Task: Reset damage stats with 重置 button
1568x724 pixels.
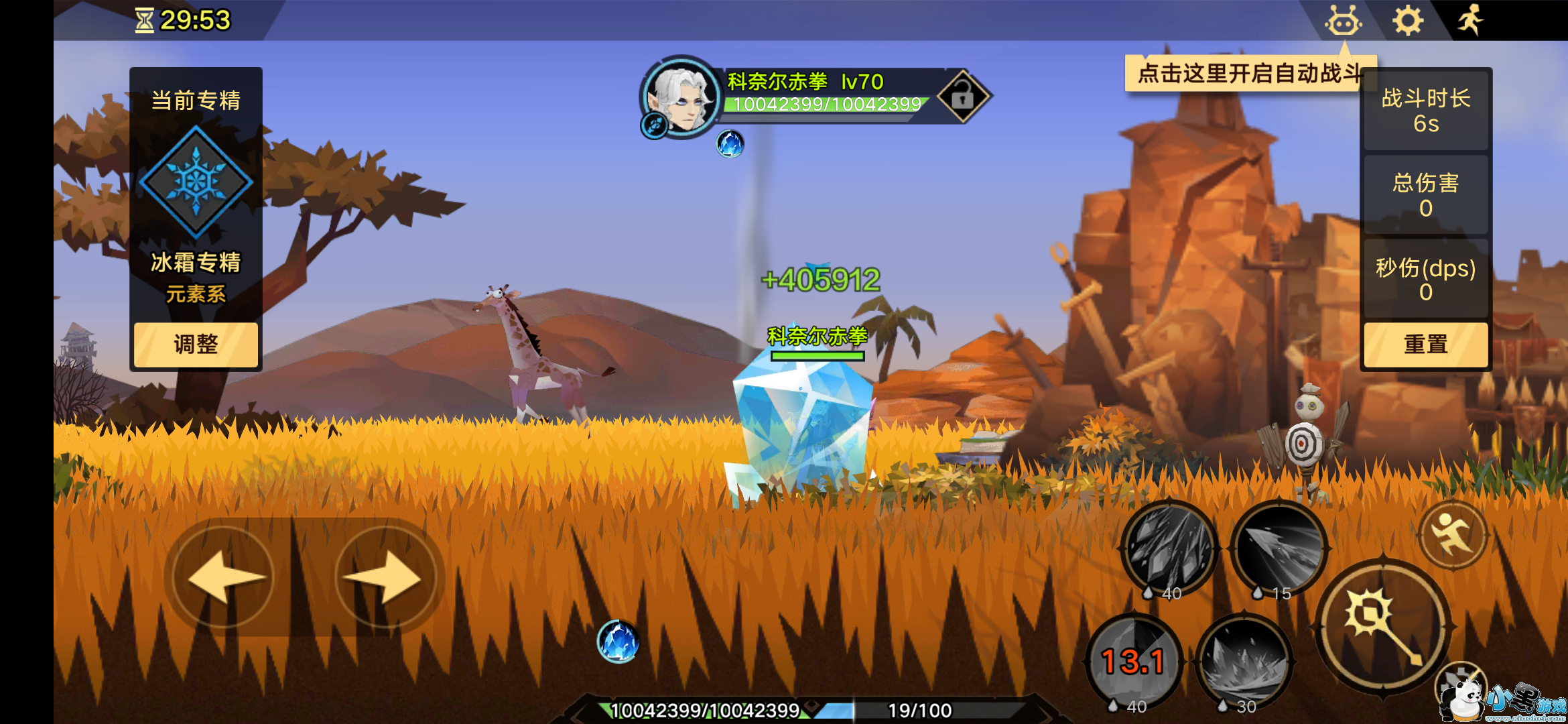Action: coord(1425,345)
